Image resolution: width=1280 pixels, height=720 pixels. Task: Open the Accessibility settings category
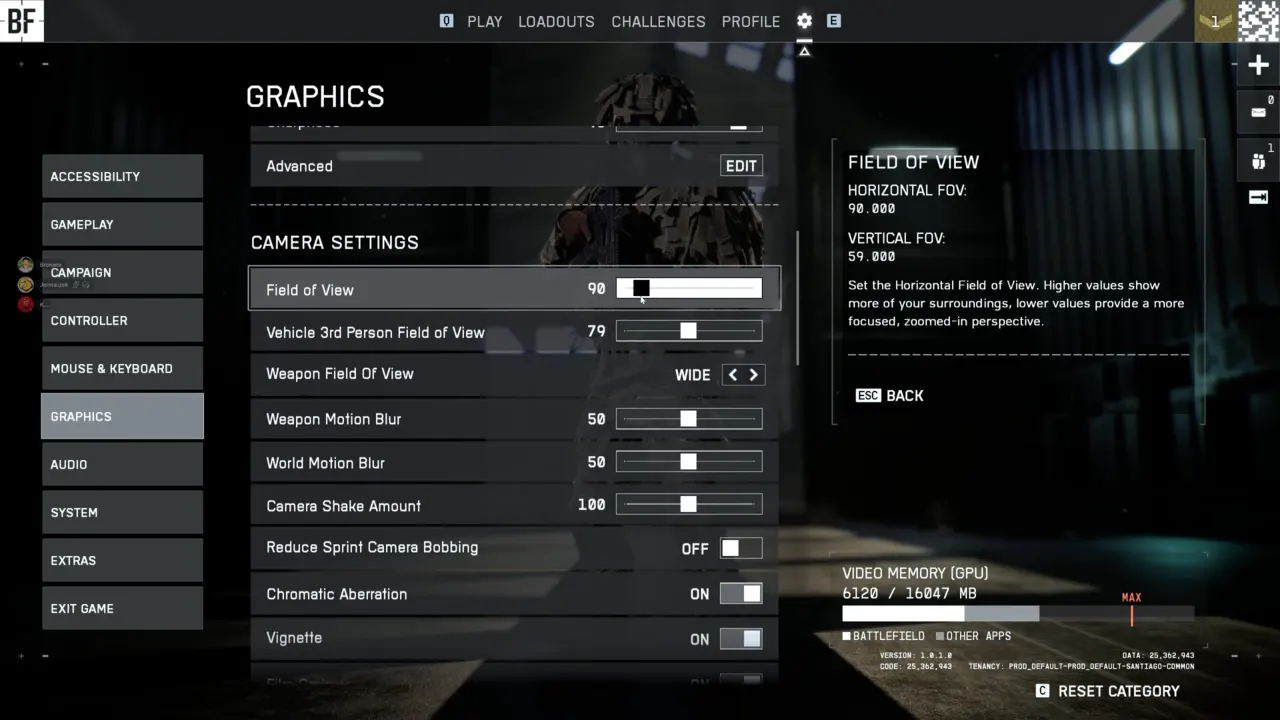122,176
